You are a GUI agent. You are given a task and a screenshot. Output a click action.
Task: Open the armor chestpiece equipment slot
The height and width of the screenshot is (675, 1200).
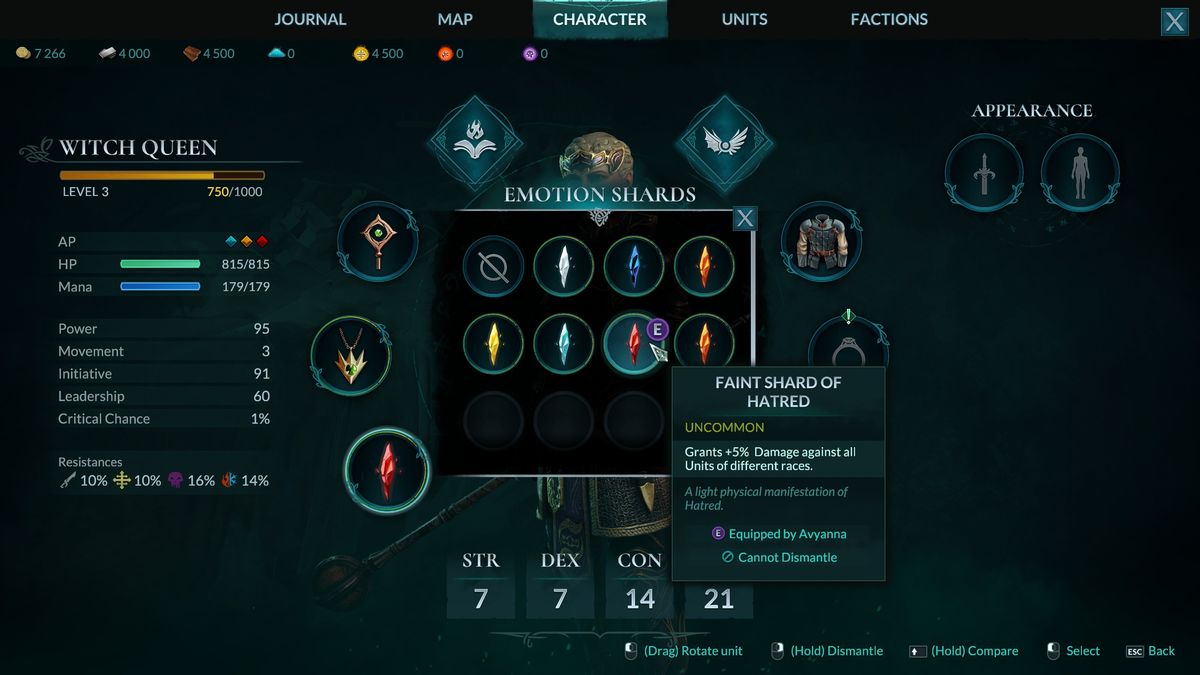pos(821,241)
